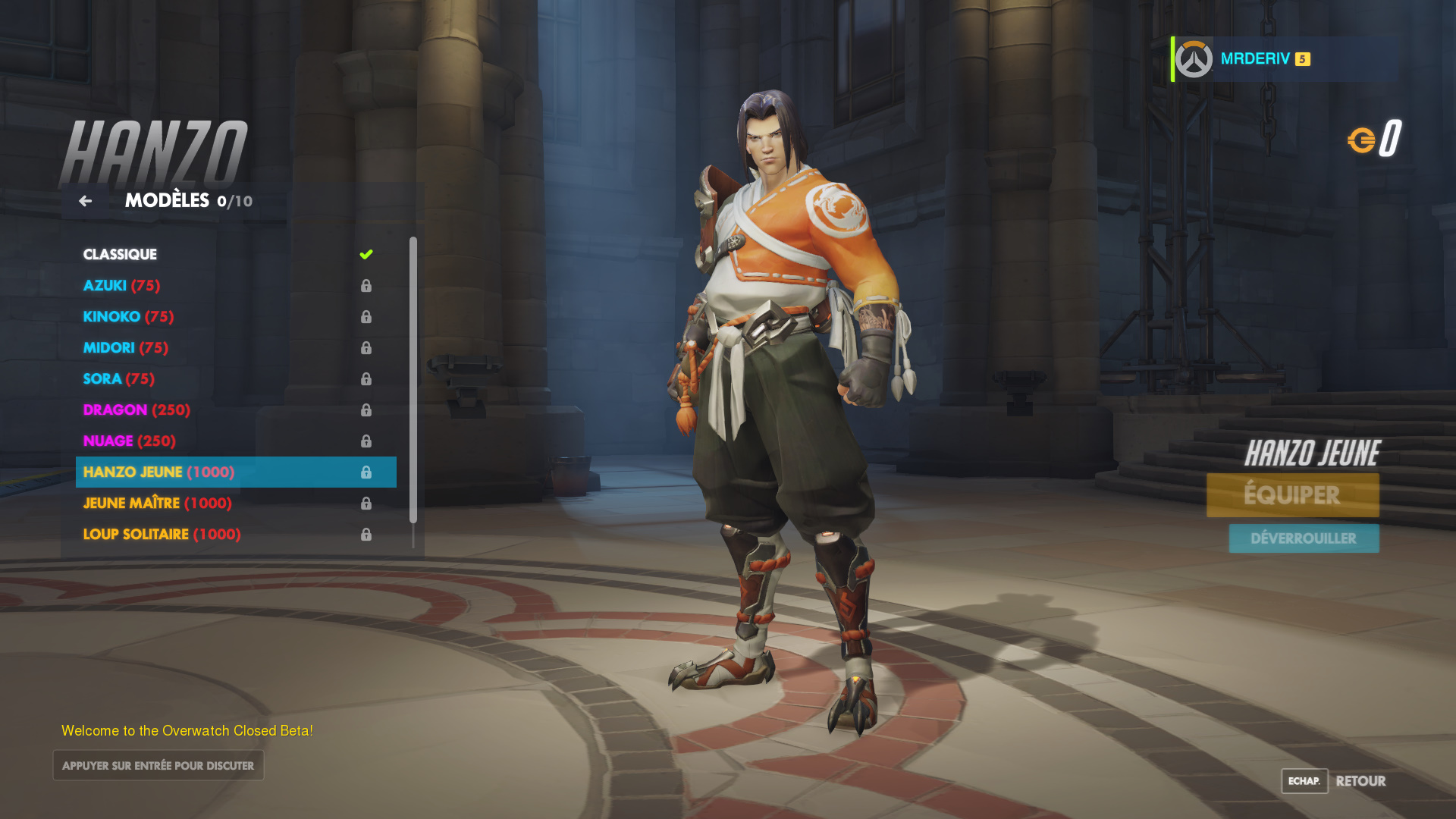Open the MRDERIV player profile portrait

tap(1192, 58)
